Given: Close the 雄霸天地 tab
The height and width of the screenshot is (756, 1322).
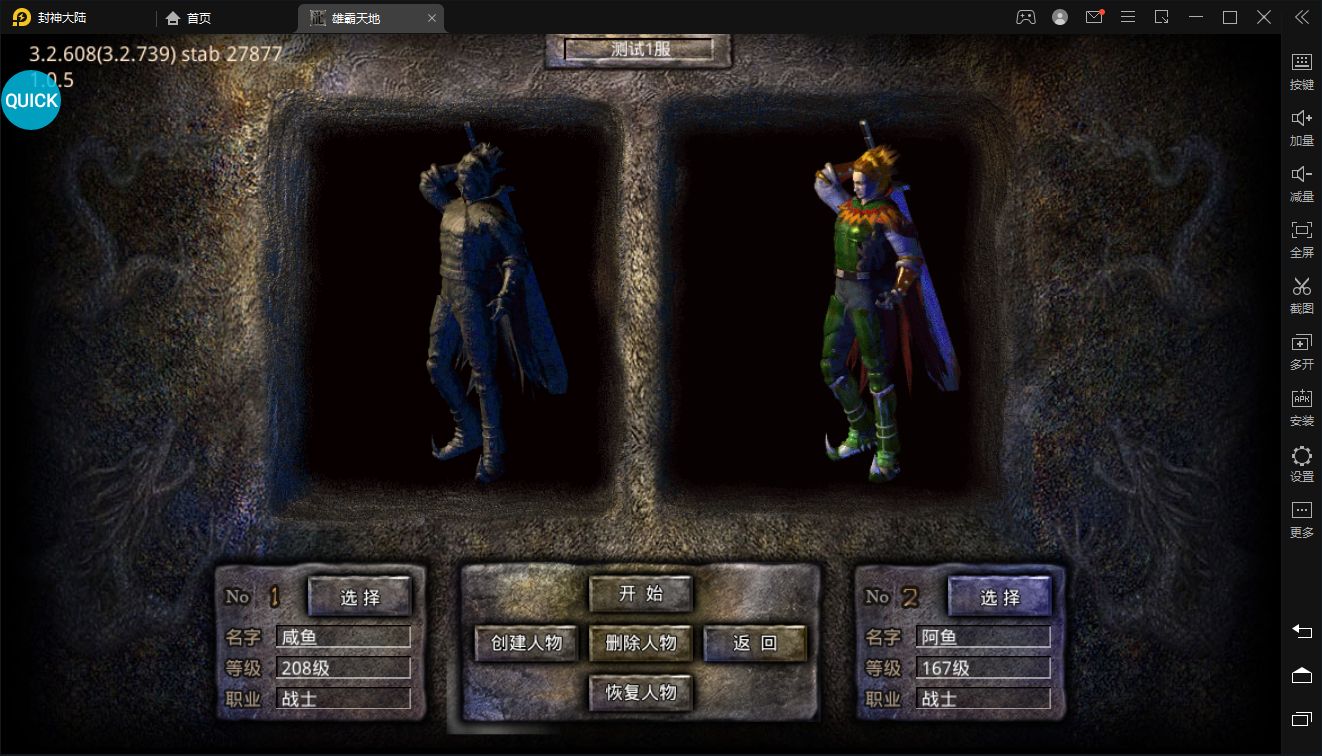Looking at the screenshot, I should 431,18.
